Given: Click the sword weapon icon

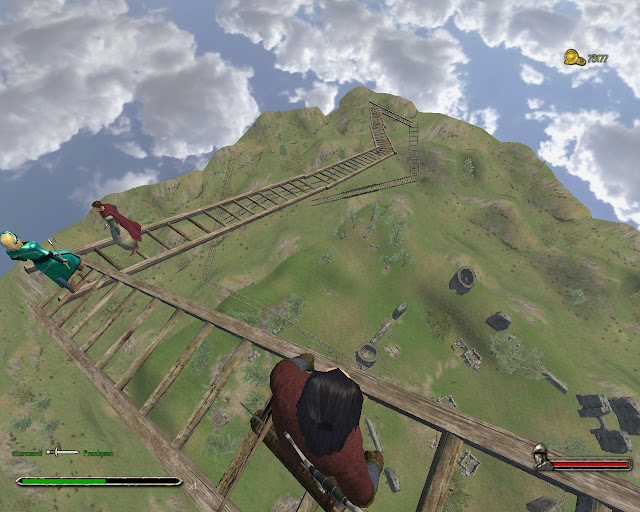Looking at the screenshot, I should point(62,453).
